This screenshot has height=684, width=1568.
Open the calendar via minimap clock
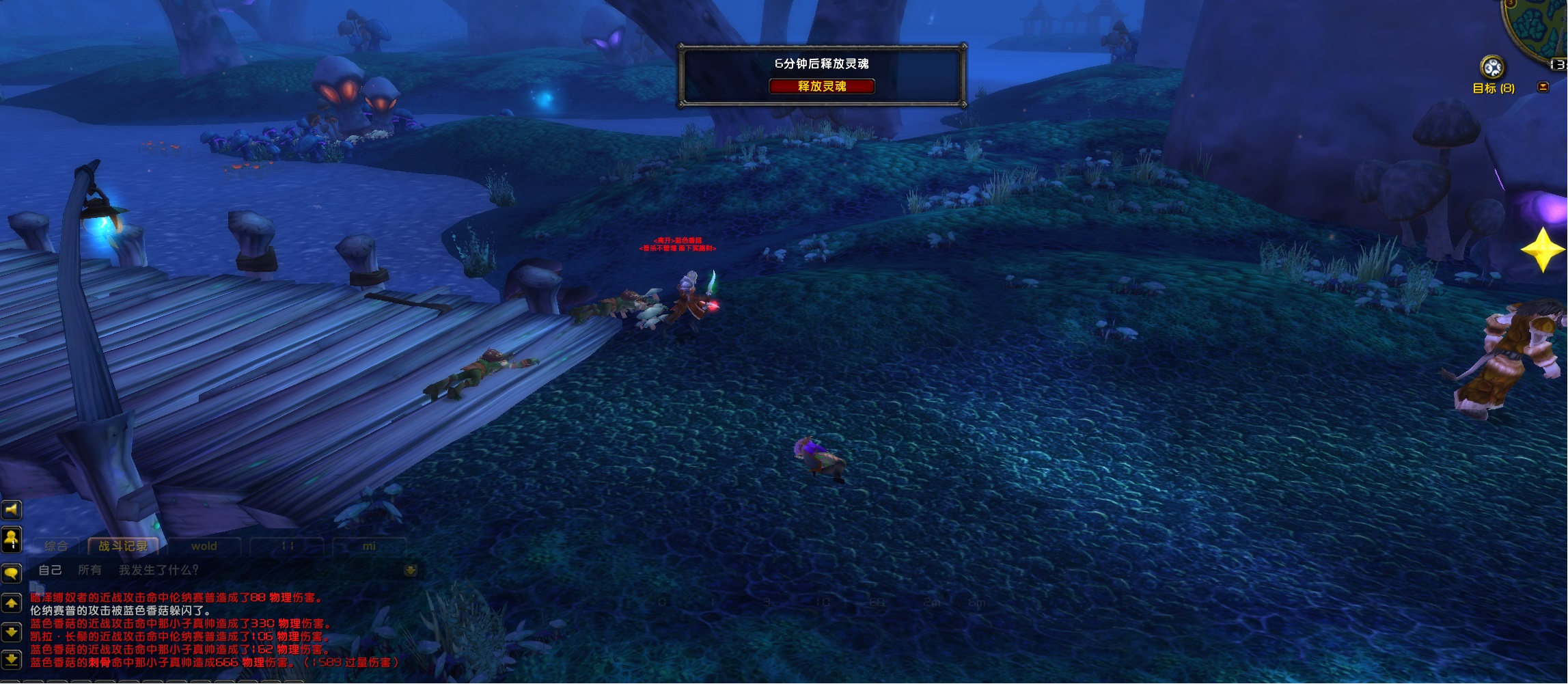tap(1558, 64)
